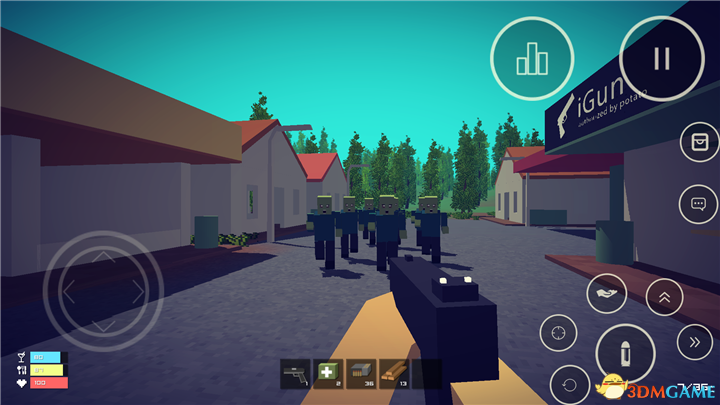
Task: Tap the virtual movement joystick
Action: click(x=104, y=292)
